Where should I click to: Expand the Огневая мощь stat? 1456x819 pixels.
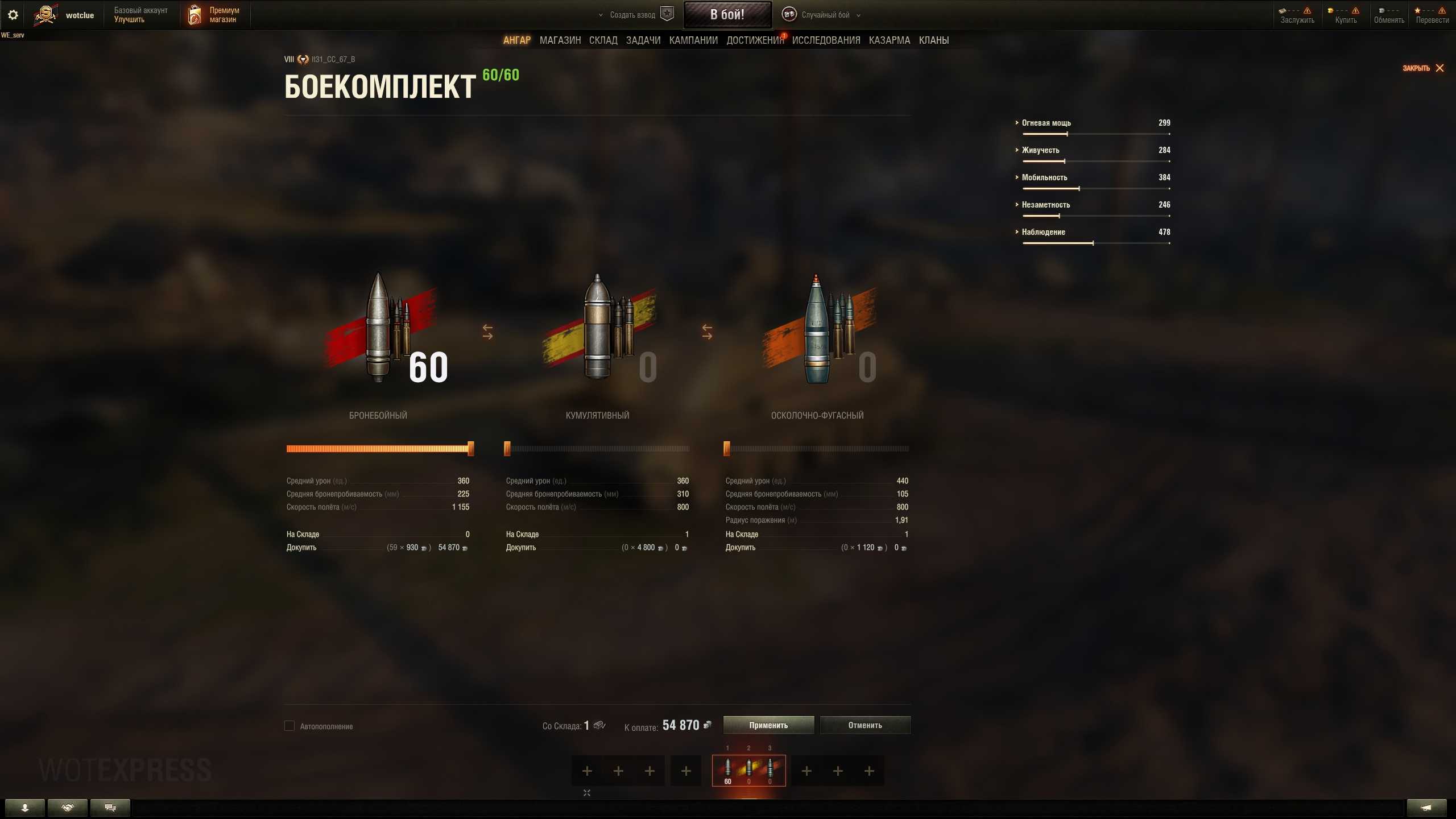[1046, 123]
